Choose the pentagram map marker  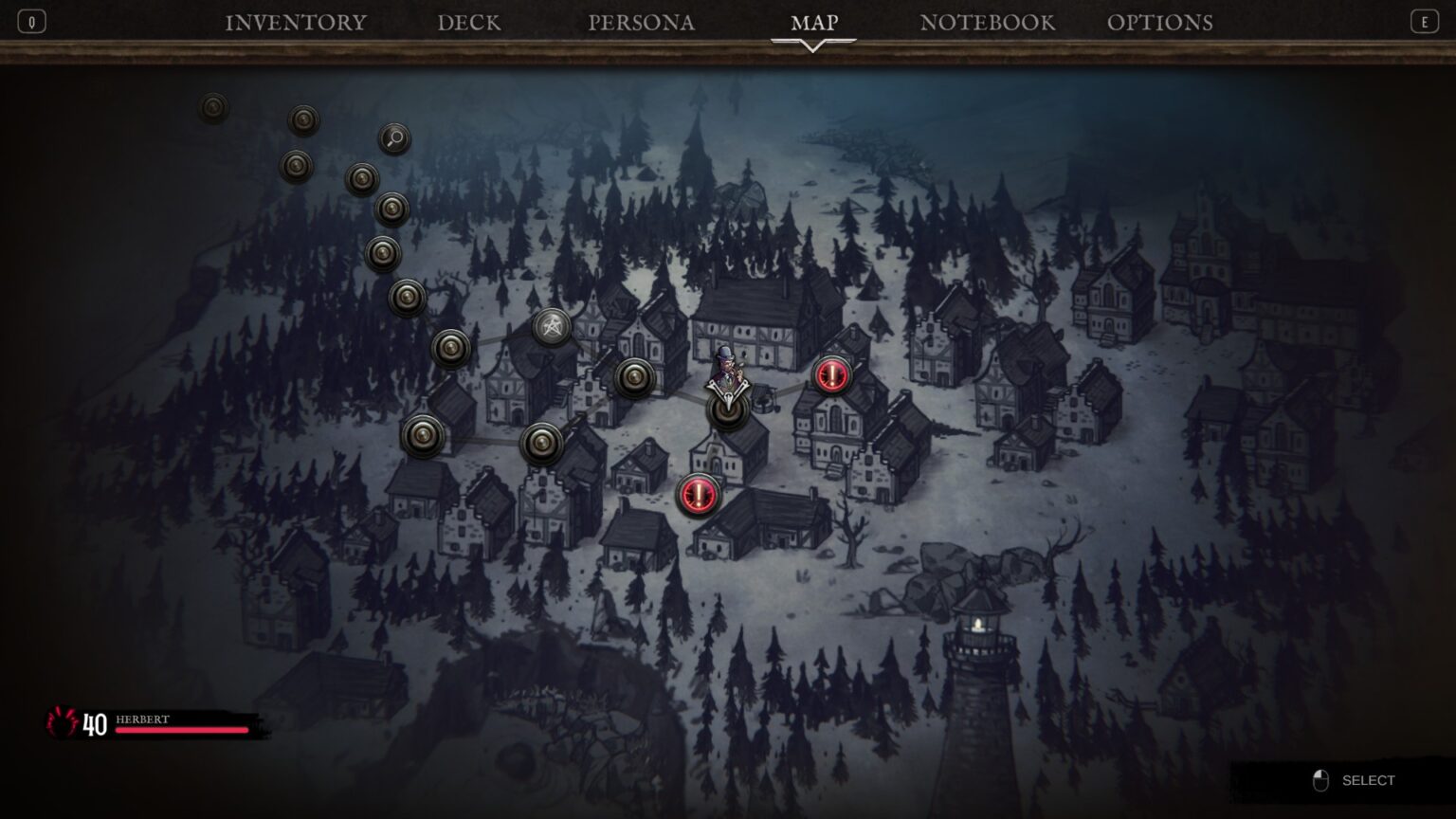pos(551,328)
